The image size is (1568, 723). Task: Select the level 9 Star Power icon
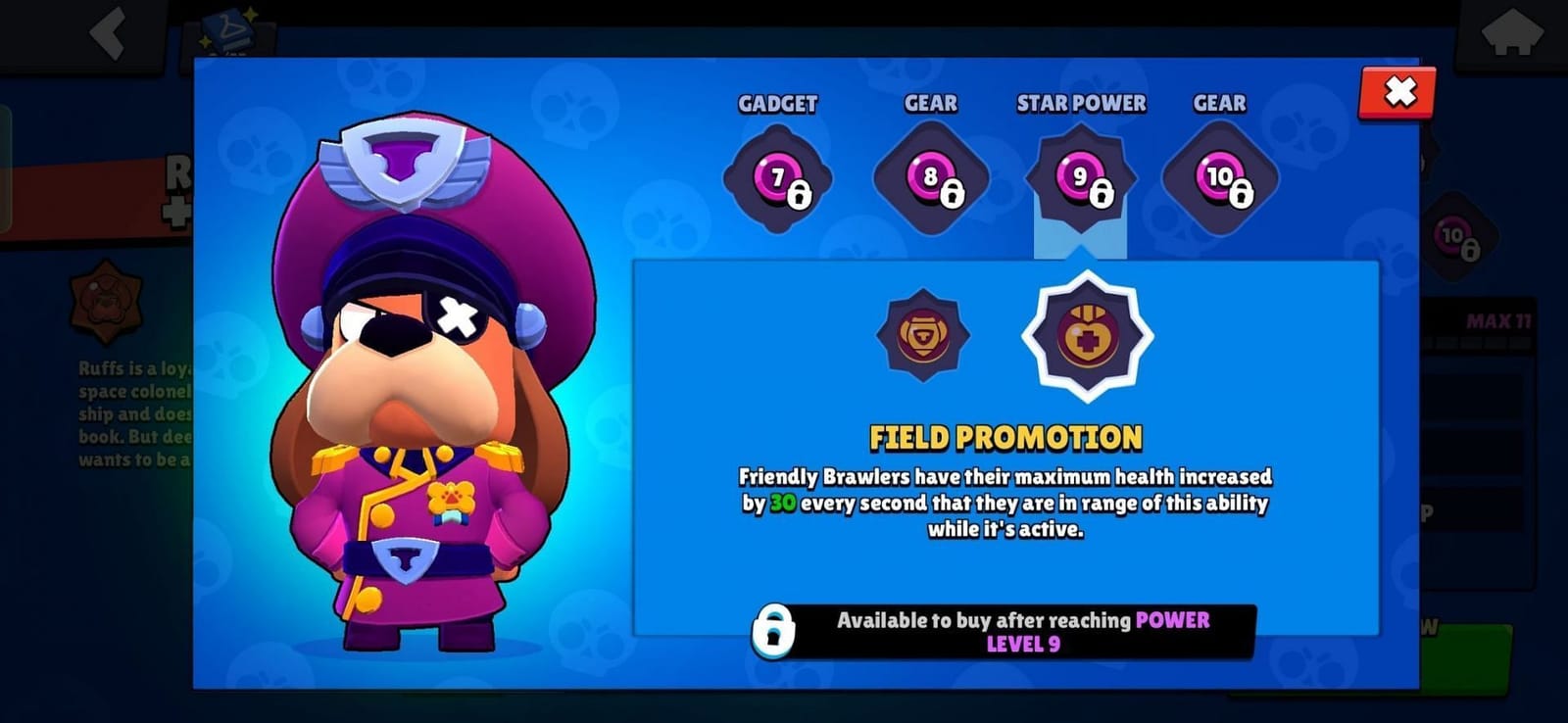point(1081,179)
